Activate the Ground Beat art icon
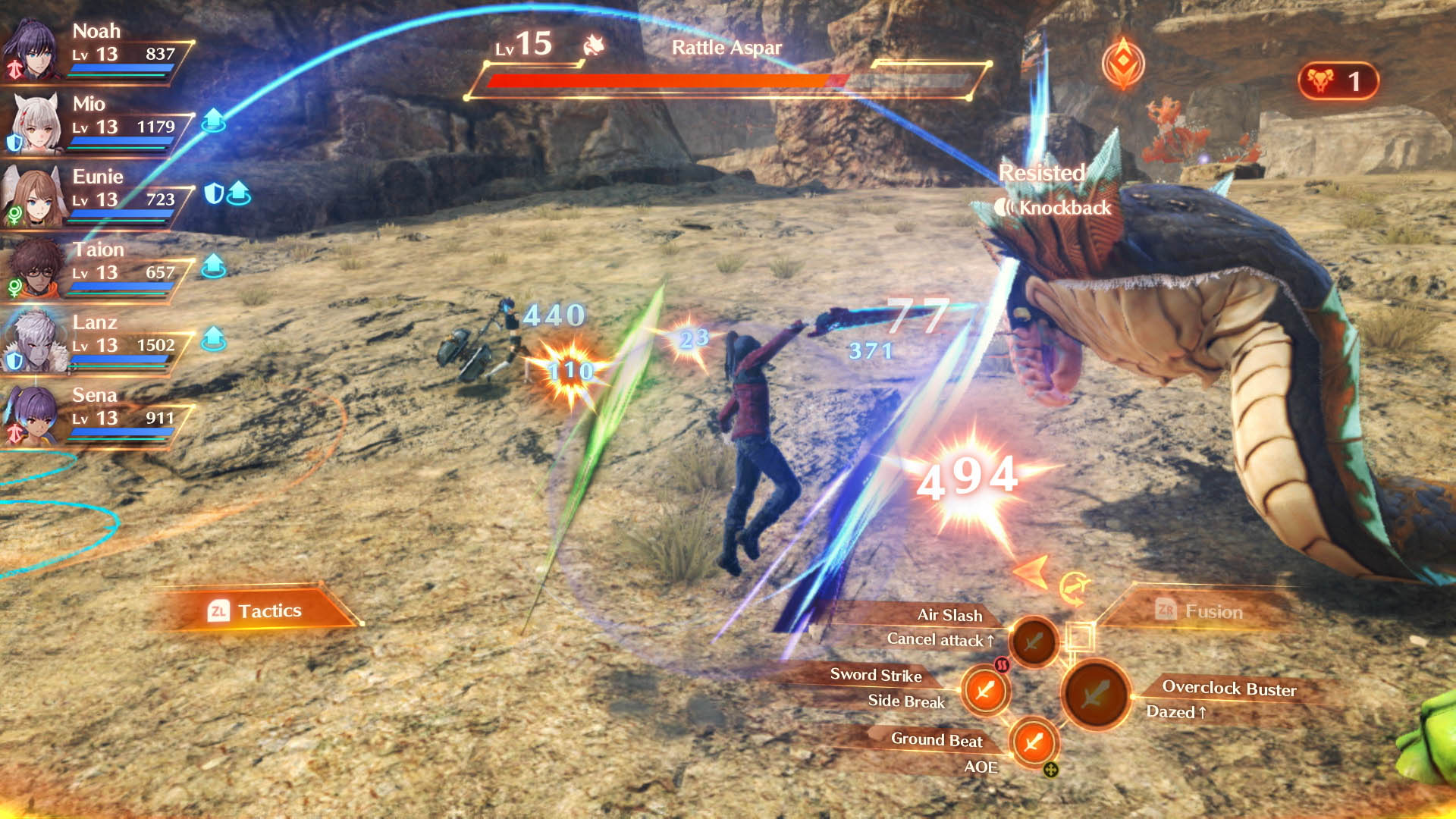Viewport: 1456px width, 819px height. click(x=1033, y=741)
